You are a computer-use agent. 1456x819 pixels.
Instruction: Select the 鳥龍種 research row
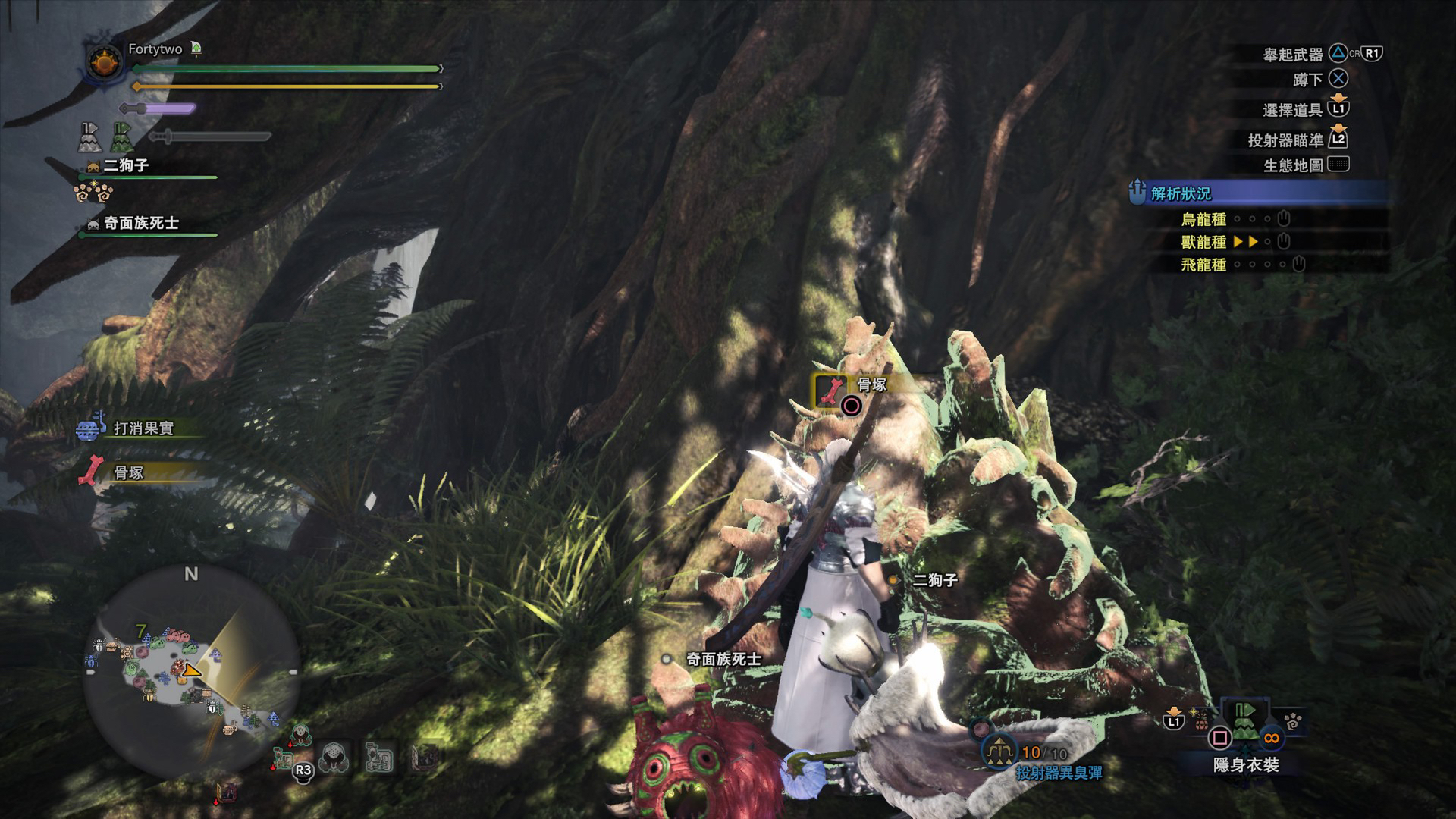1203,219
